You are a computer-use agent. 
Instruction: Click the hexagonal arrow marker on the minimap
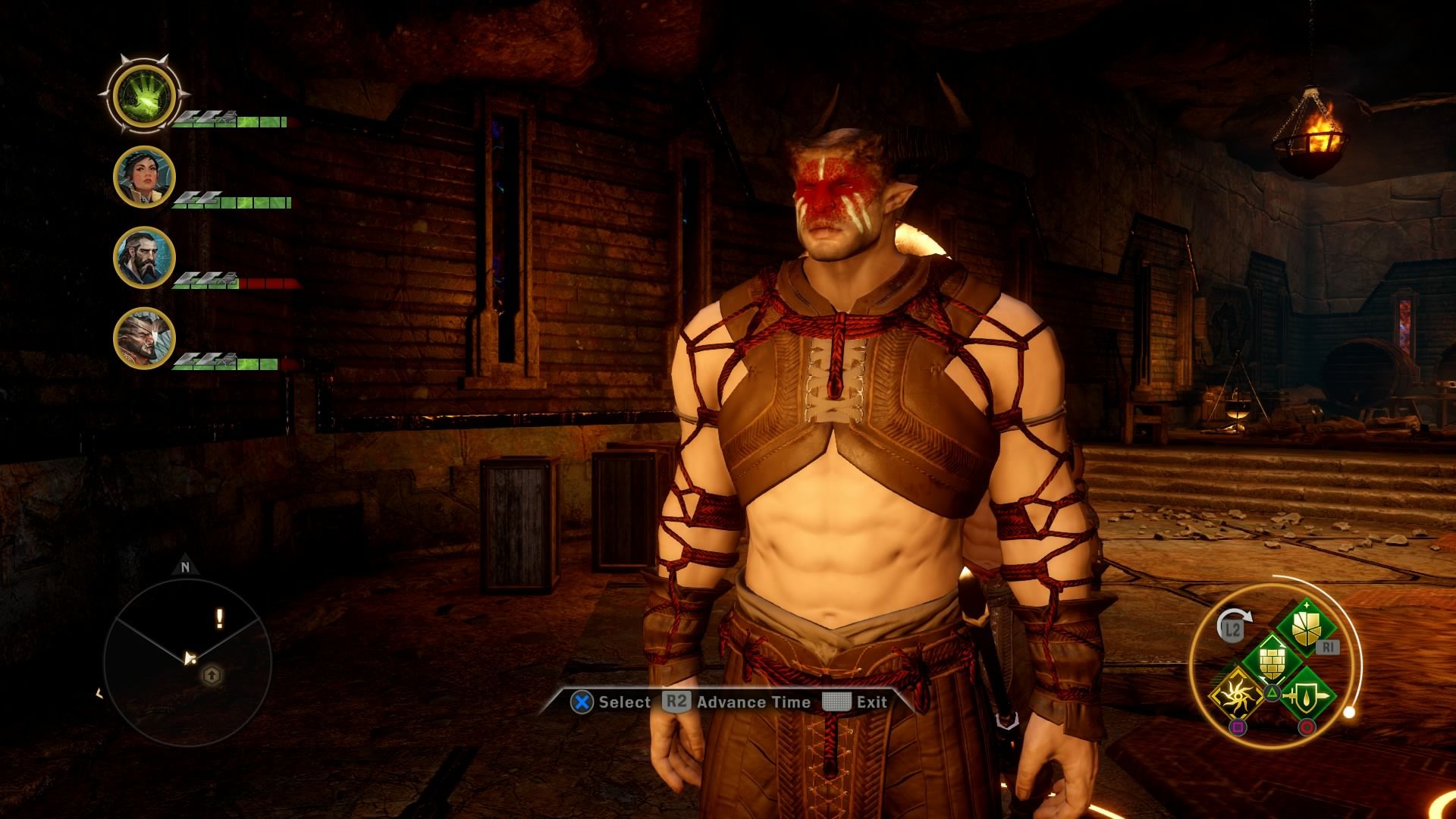pyautogui.click(x=212, y=674)
